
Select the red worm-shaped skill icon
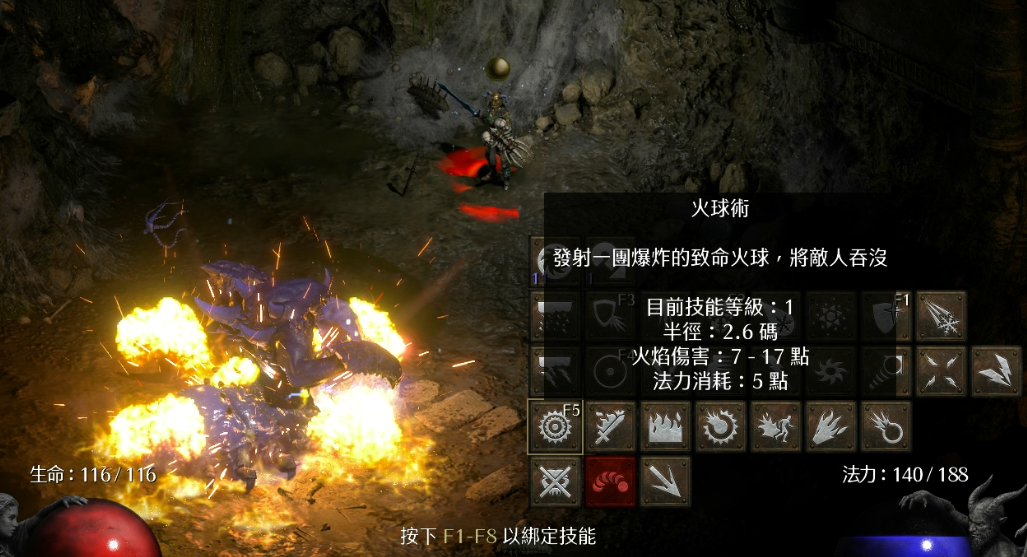(x=610, y=482)
